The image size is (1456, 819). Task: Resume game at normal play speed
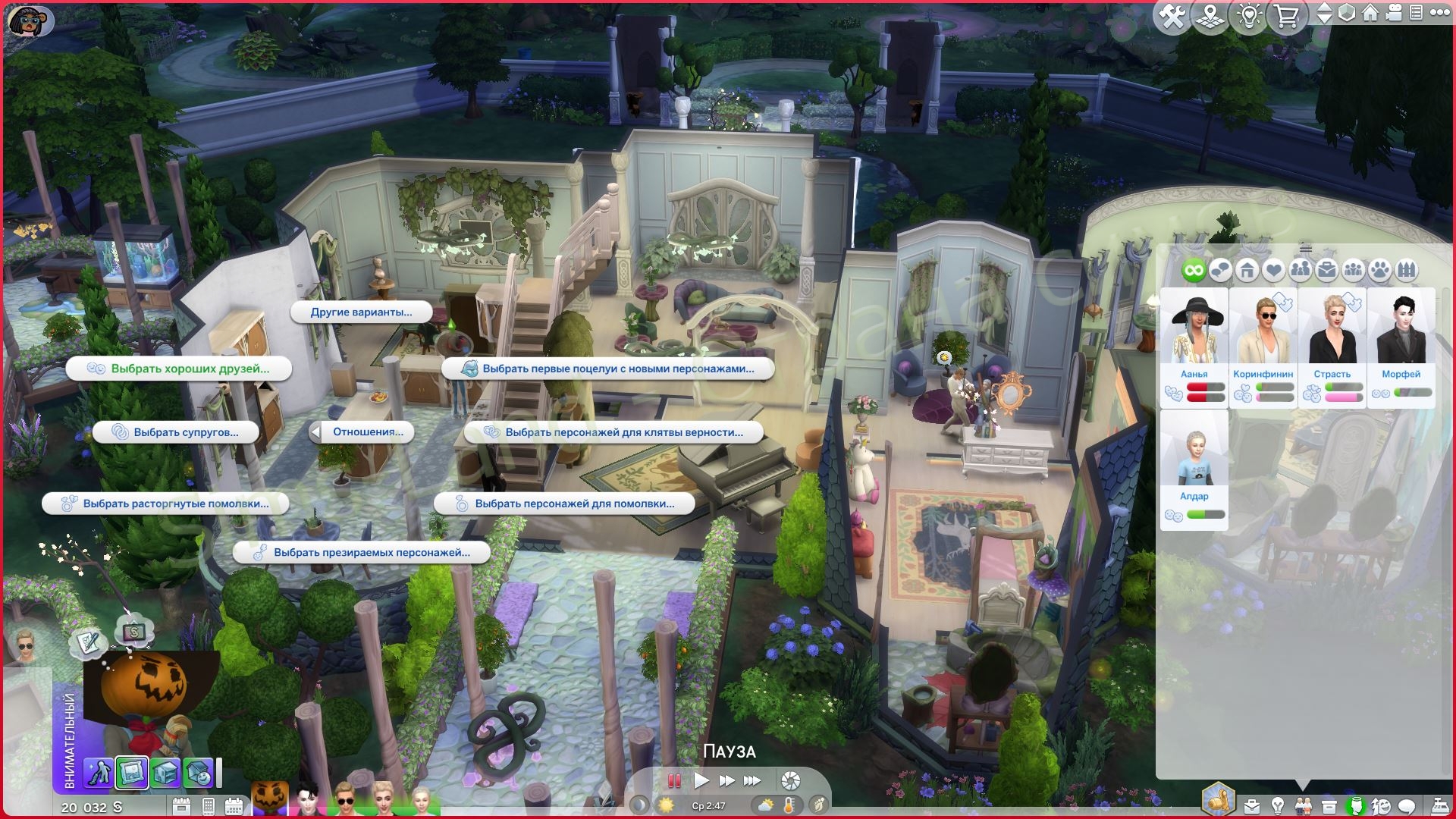tap(701, 780)
